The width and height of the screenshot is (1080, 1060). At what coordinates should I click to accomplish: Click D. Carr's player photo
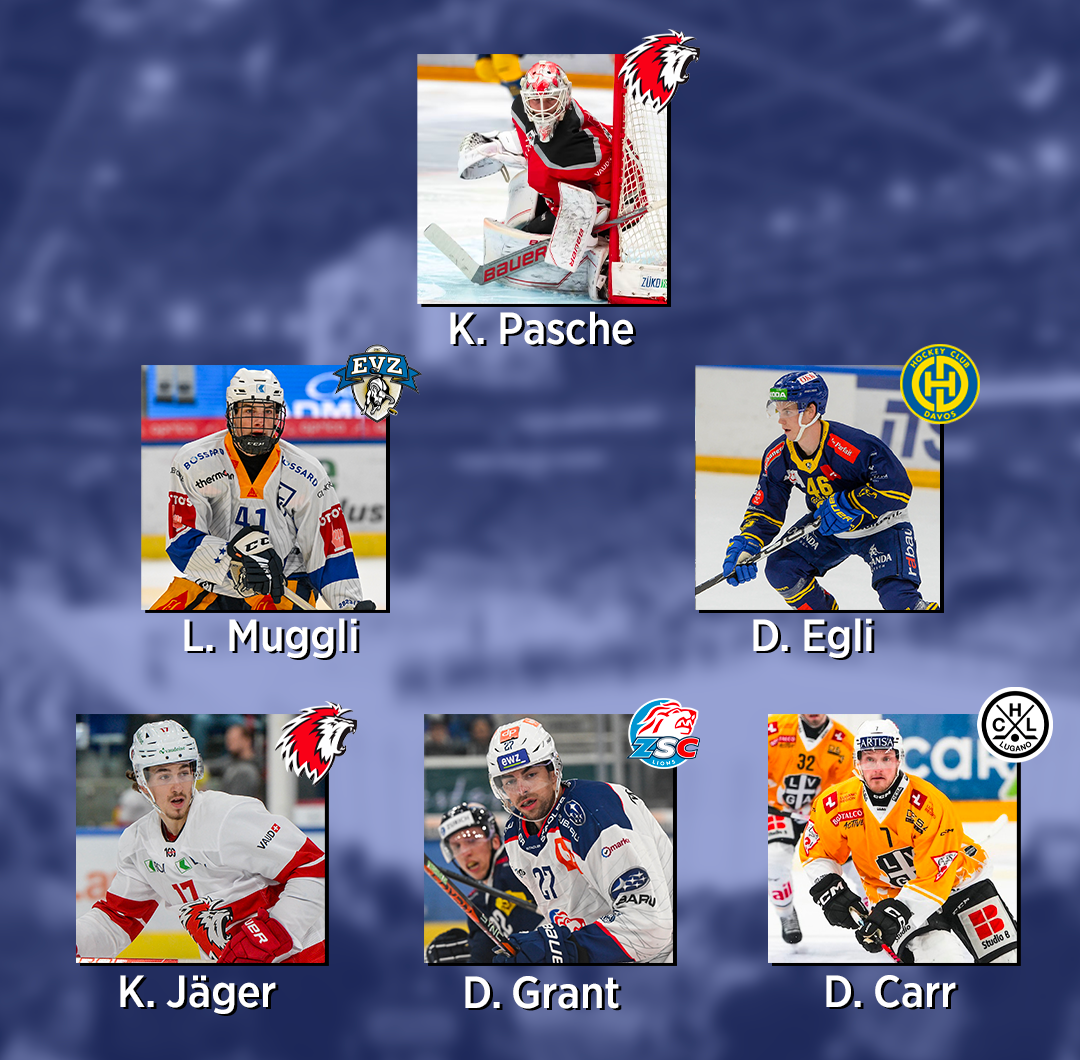coord(892,838)
